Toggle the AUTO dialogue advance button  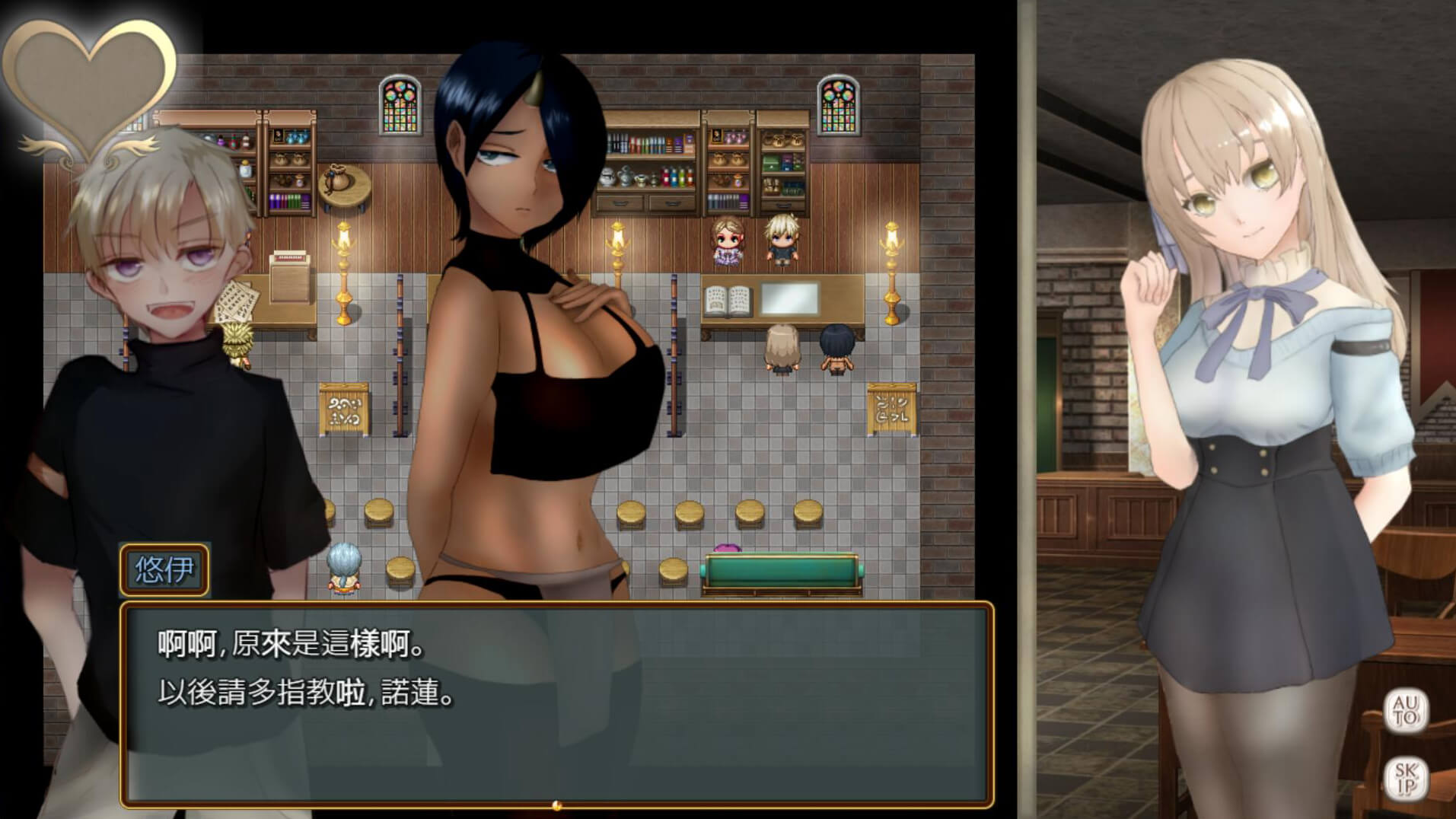pos(1405,711)
